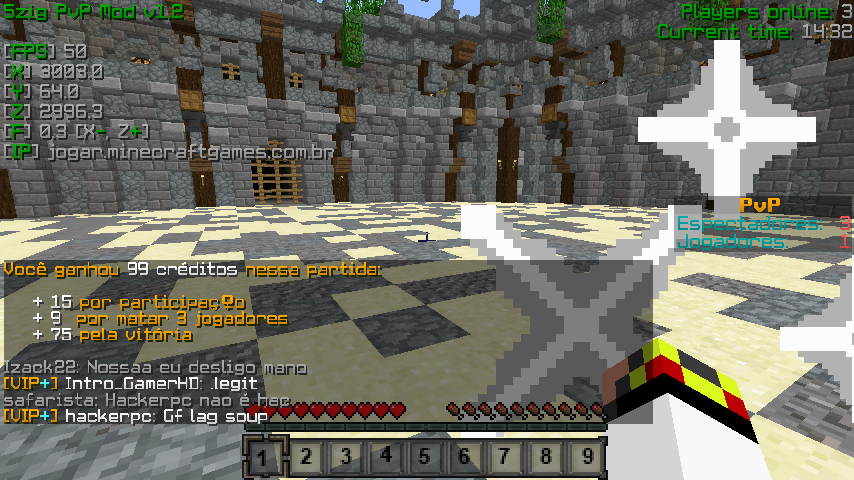Click hackerpc's "Gf lag soup" chat message
Viewport: 854px width, 480px height.
point(135,415)
